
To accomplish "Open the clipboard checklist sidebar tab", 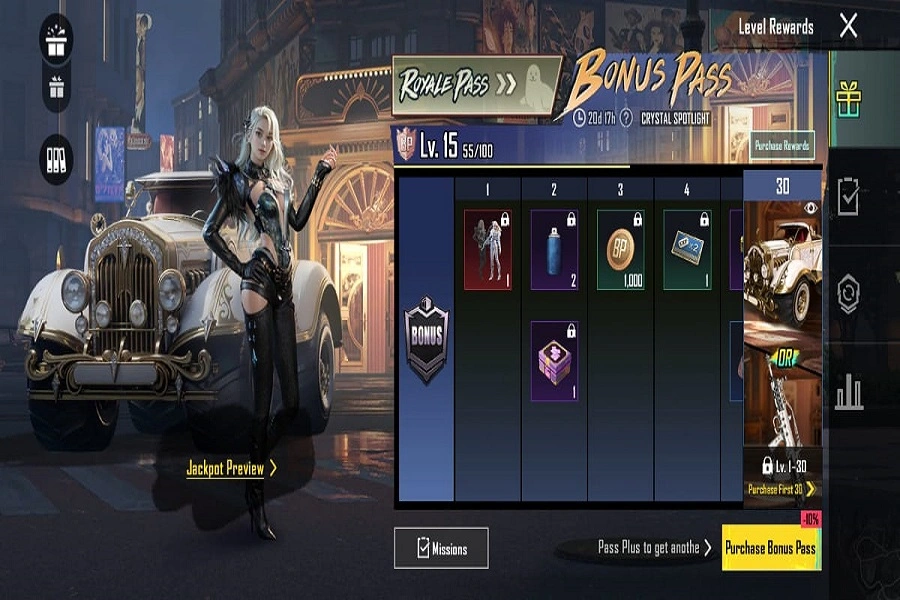I will point(849,197).
